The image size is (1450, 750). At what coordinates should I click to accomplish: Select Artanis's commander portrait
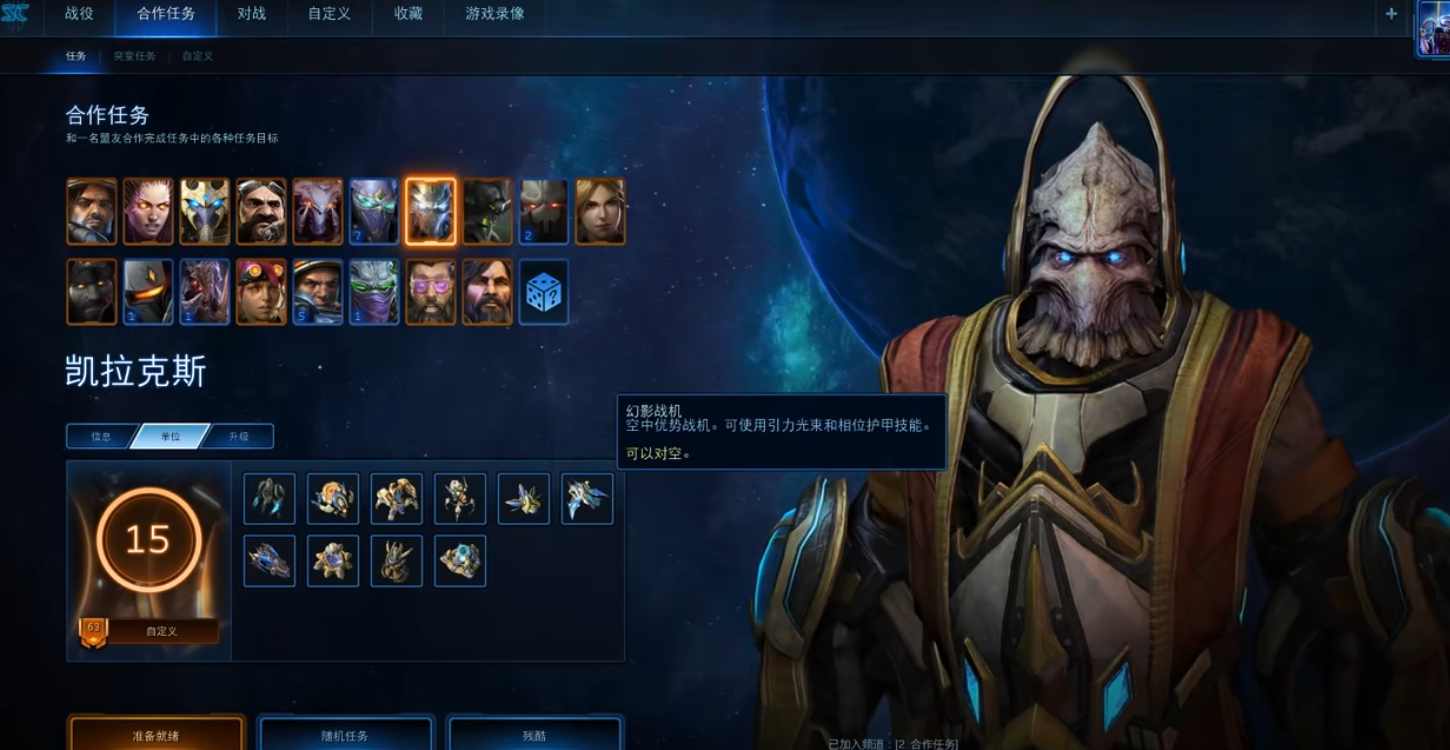(x=206, y=210)
